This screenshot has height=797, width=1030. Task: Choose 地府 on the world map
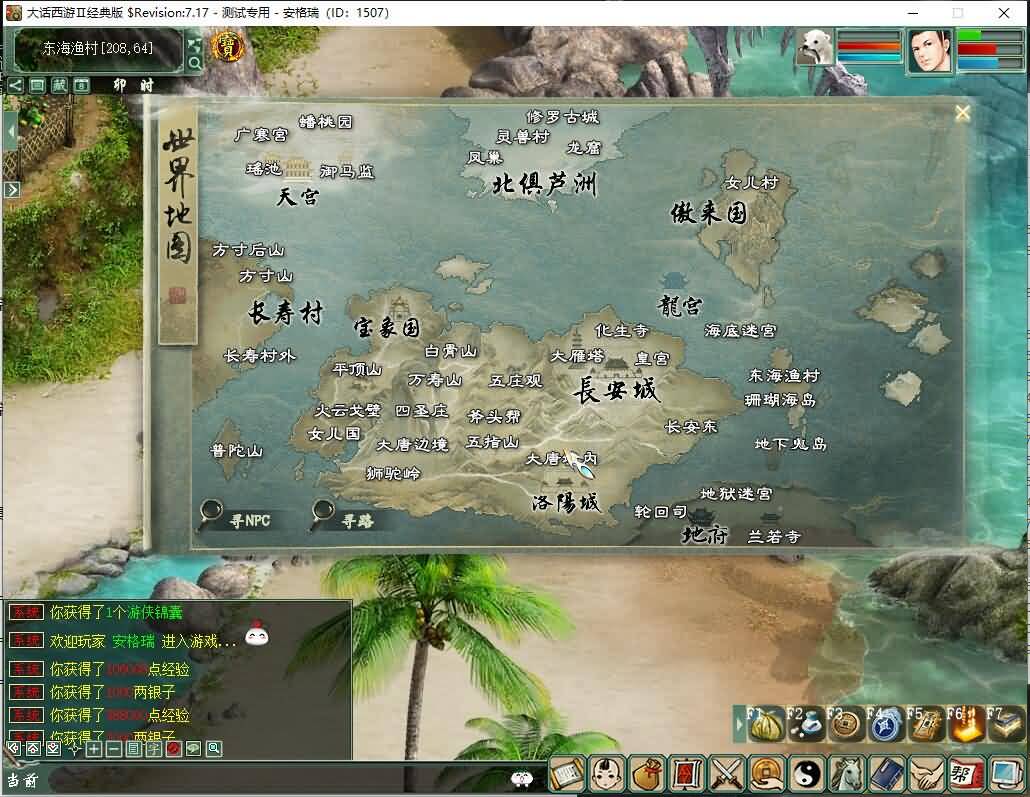tap(705, 534)
